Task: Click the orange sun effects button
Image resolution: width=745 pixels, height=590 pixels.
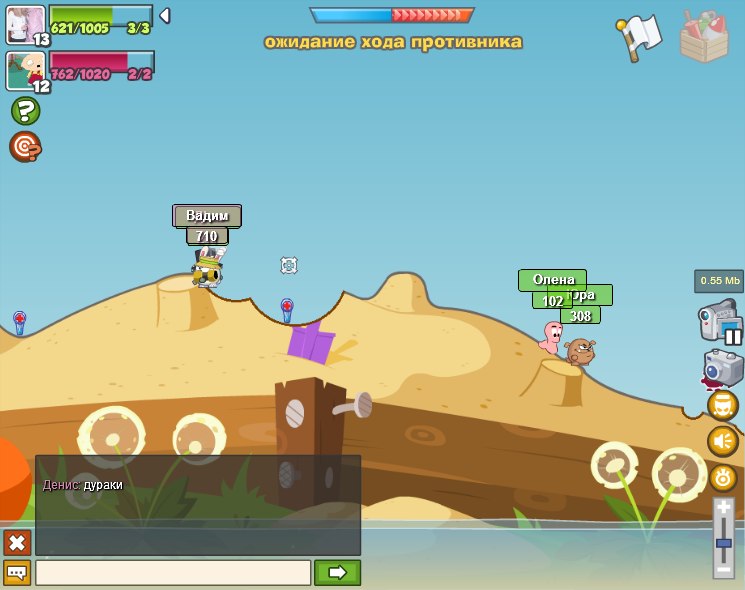Action: (723, 477)
